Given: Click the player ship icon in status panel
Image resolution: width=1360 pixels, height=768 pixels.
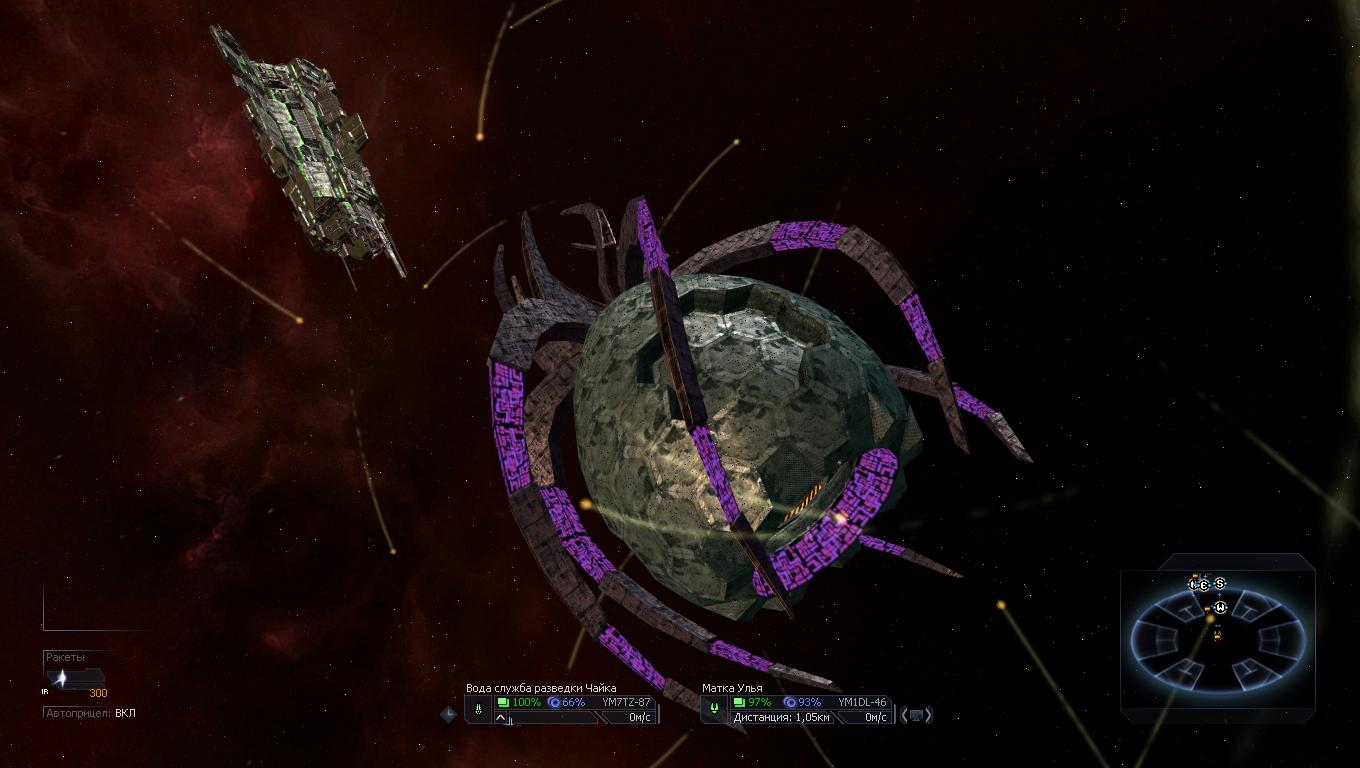Looking at the screenshot, I should point(479,709).
